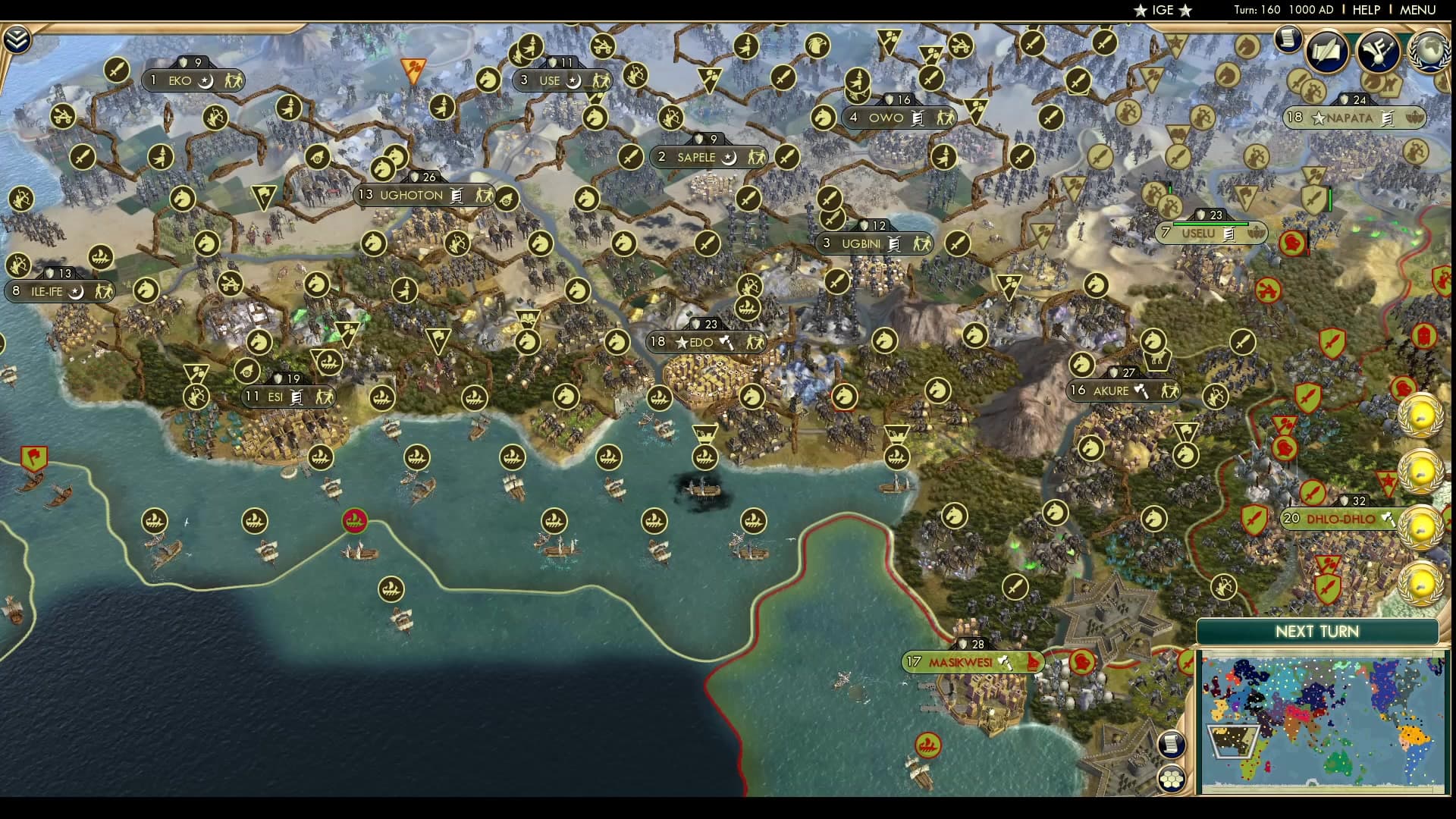Click the crescent moon icon on Ile-Ife's banner
The image size is (1456, 819).
[76, 291]
